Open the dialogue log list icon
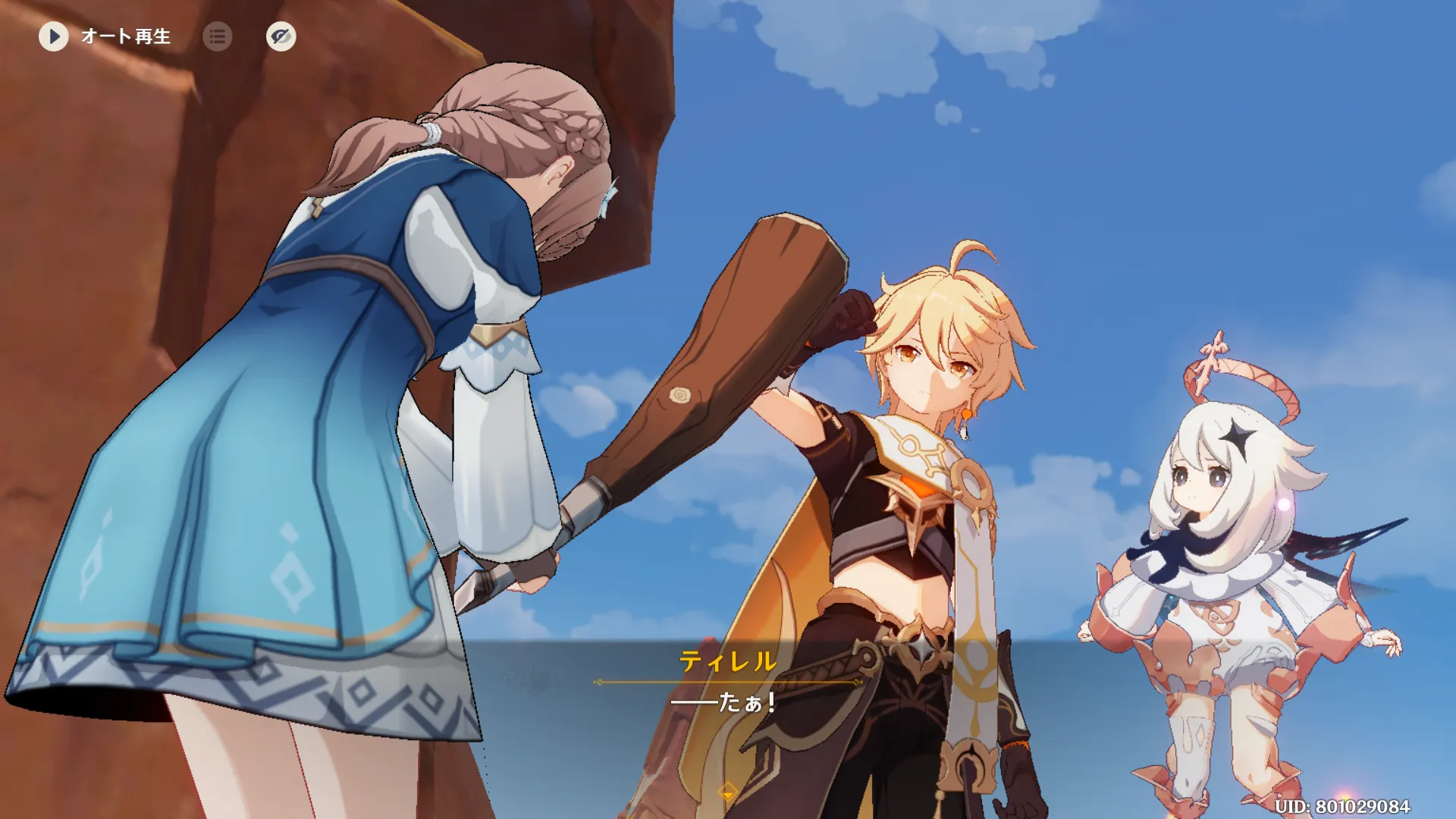 218,36
